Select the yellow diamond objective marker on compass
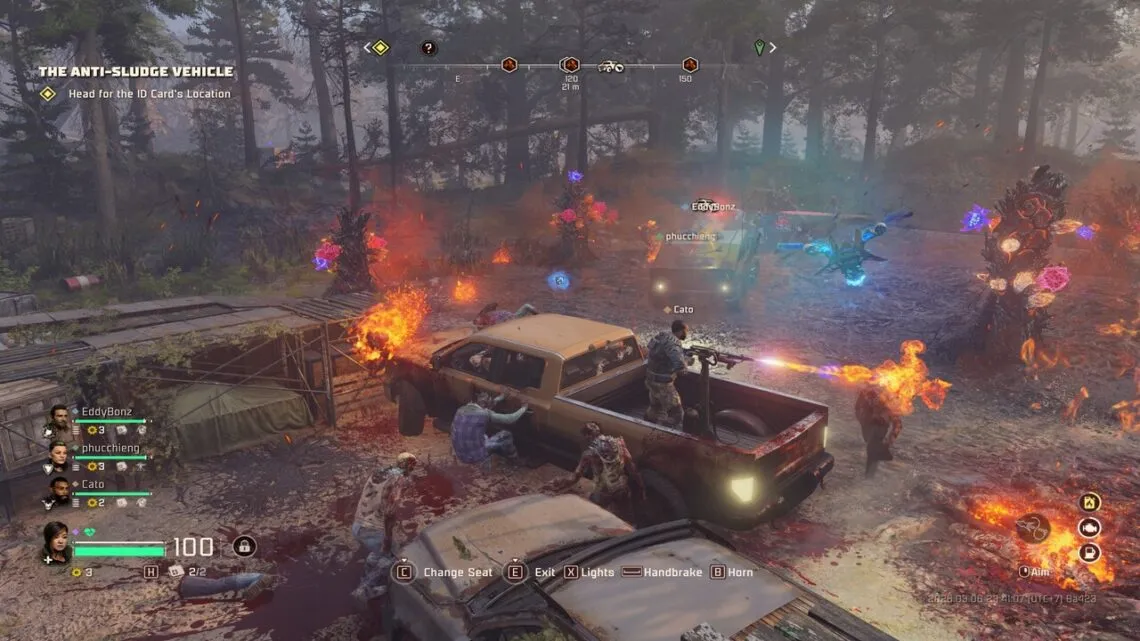This screenshot has width=1140, height=641. point(380,47)
